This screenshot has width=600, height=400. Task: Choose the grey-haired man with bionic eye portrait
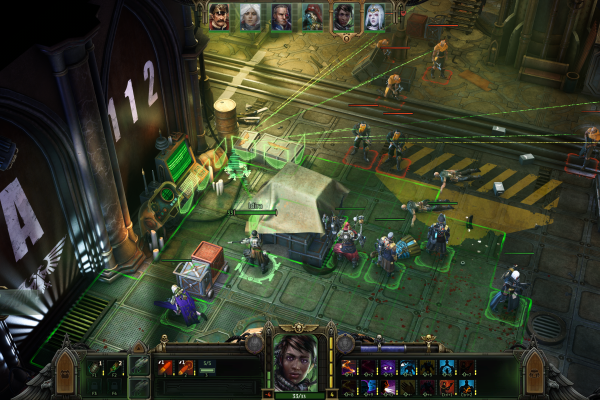282,16
